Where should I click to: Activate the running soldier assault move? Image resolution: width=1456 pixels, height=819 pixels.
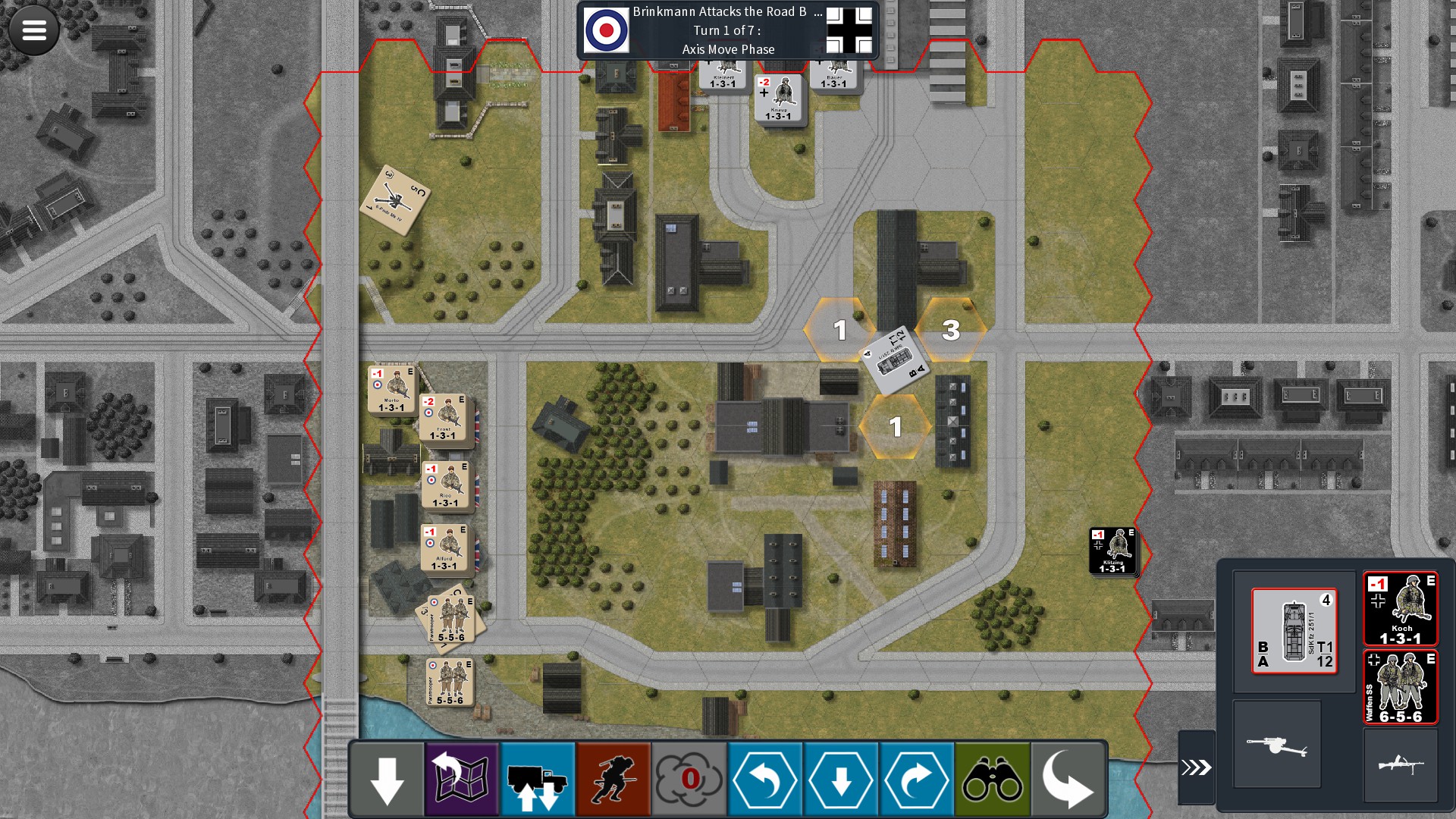coord(613,780)
